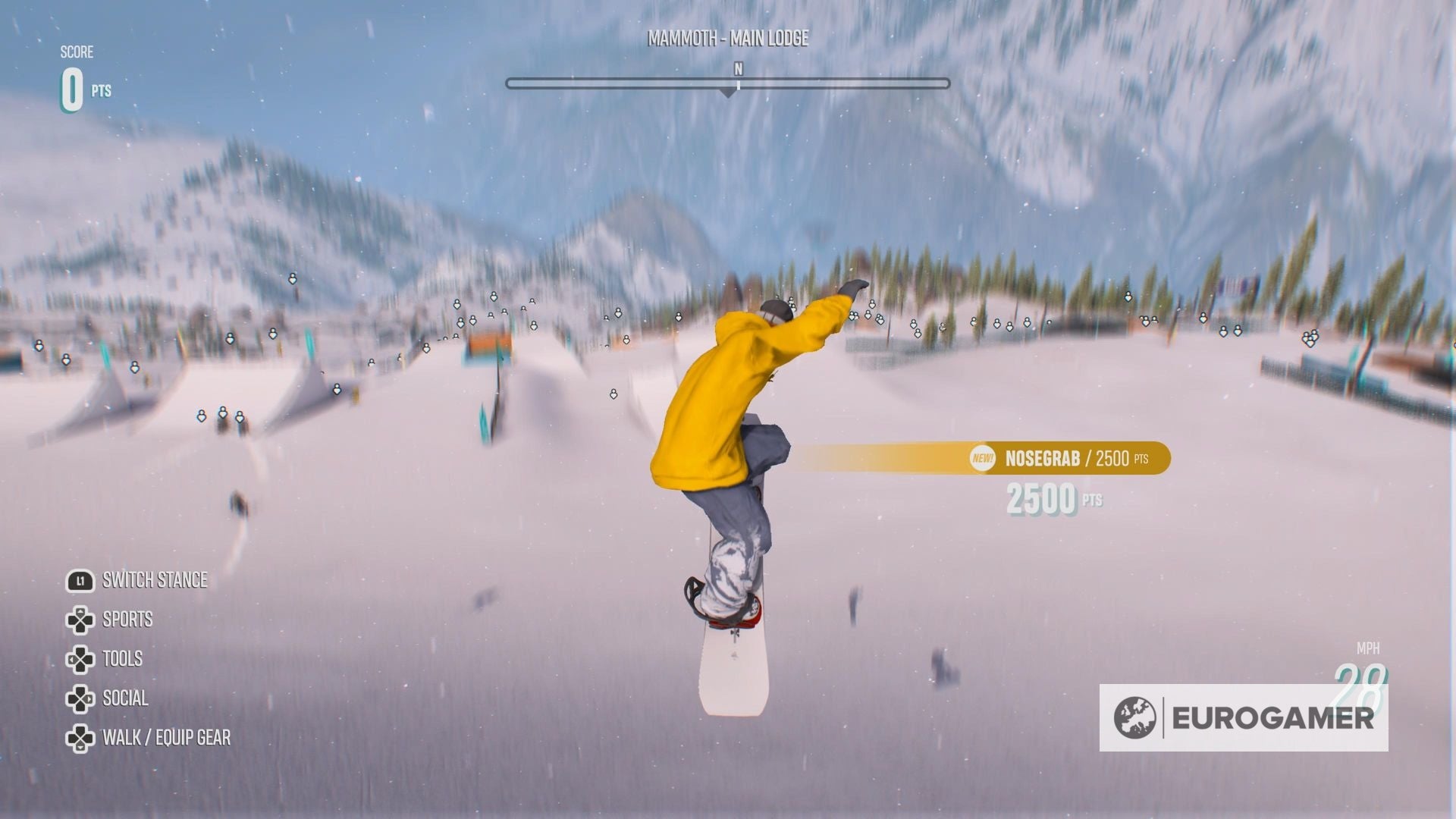Open the Social menu entry
Viewport: 1456px width, 819px height.
(125, 698)
